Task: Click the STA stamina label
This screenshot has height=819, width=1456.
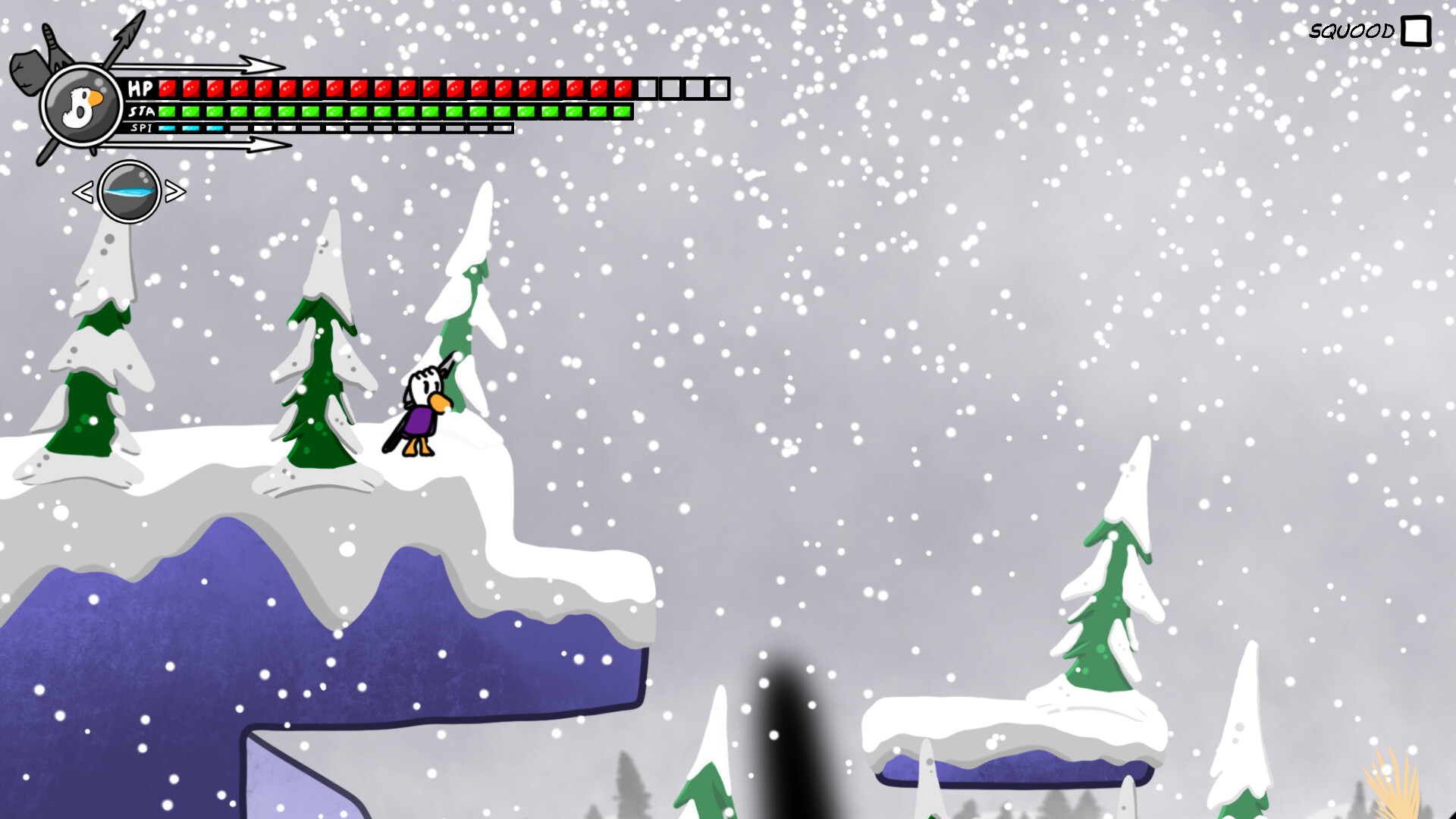Action: coord(143,112)
